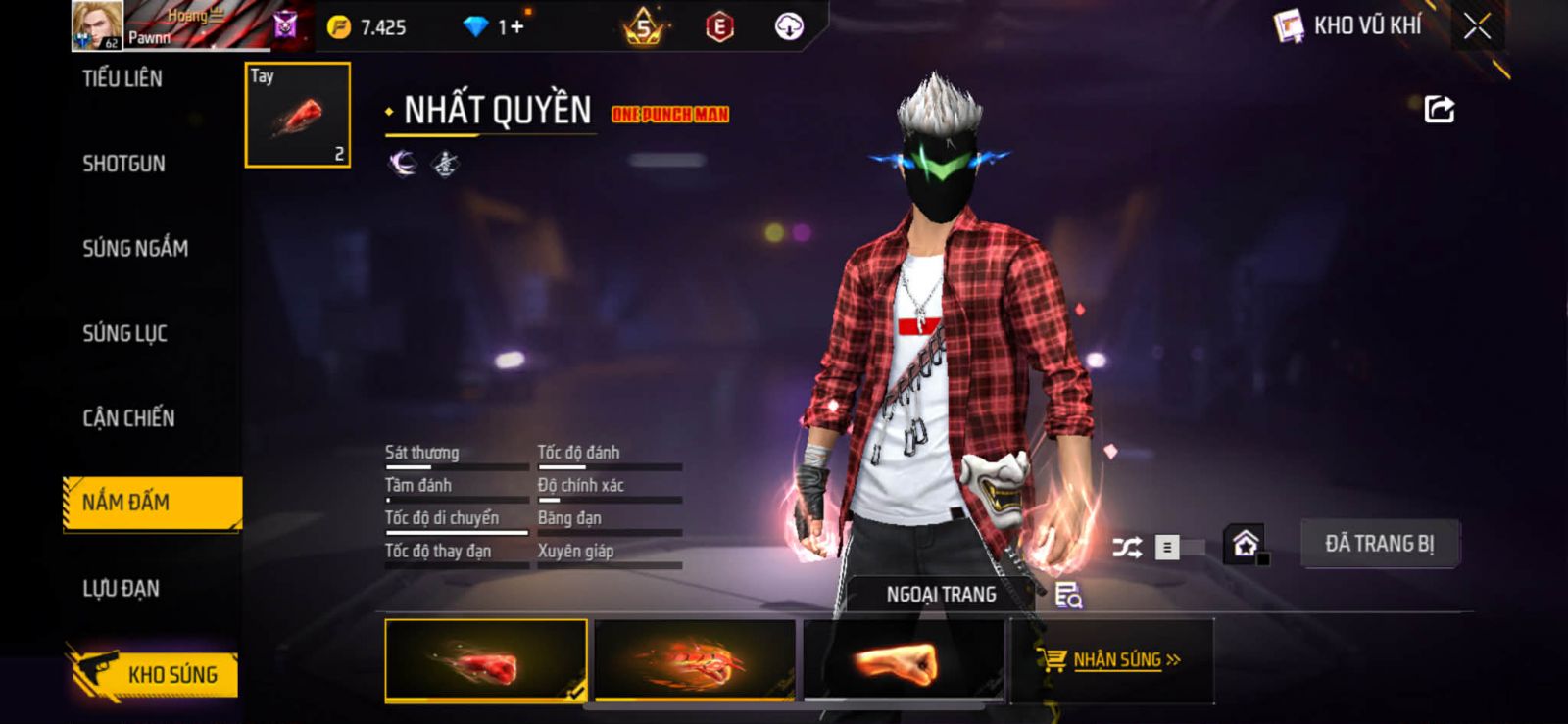The width and height of the screenshot is (1568, 724).
Task: Open the Lựu Đạn category
Action: 121,588
